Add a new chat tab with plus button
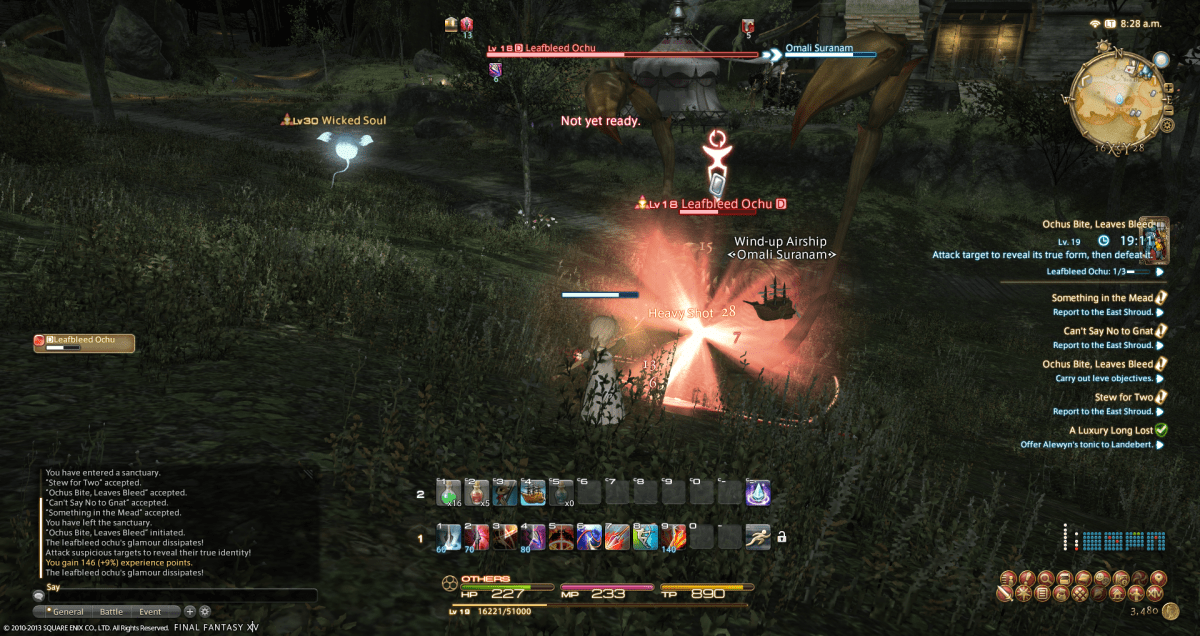 pyautogui.click(x=190, y=611)
